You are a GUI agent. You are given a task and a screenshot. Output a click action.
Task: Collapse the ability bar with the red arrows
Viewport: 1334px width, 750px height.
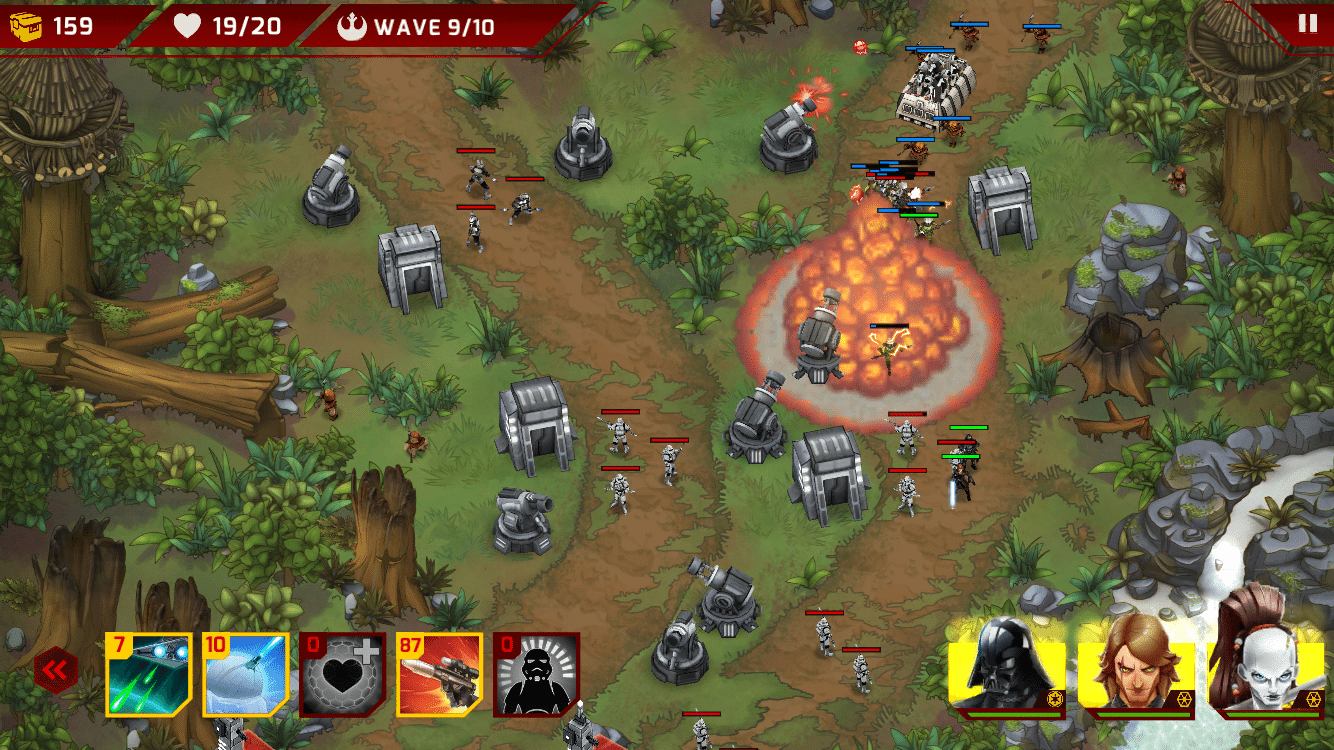[x=56, y=669]
